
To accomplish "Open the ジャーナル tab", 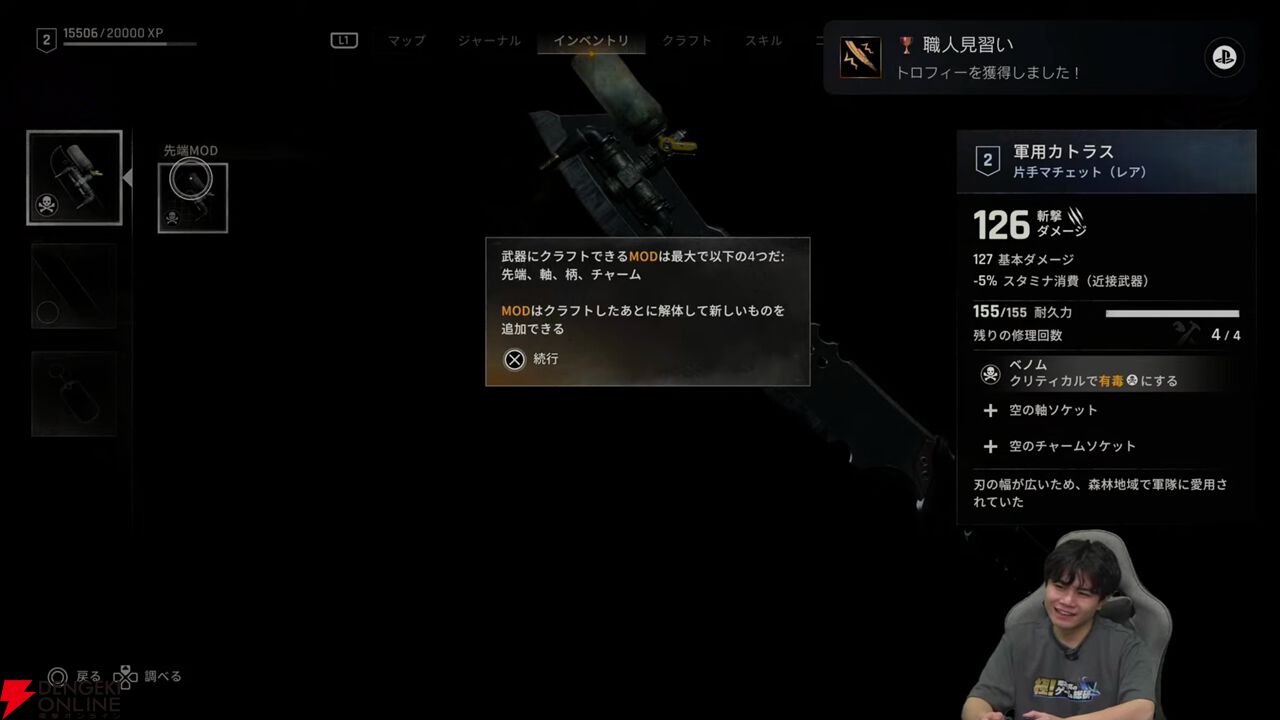I will pyautogui.click(x=489, y=41).
